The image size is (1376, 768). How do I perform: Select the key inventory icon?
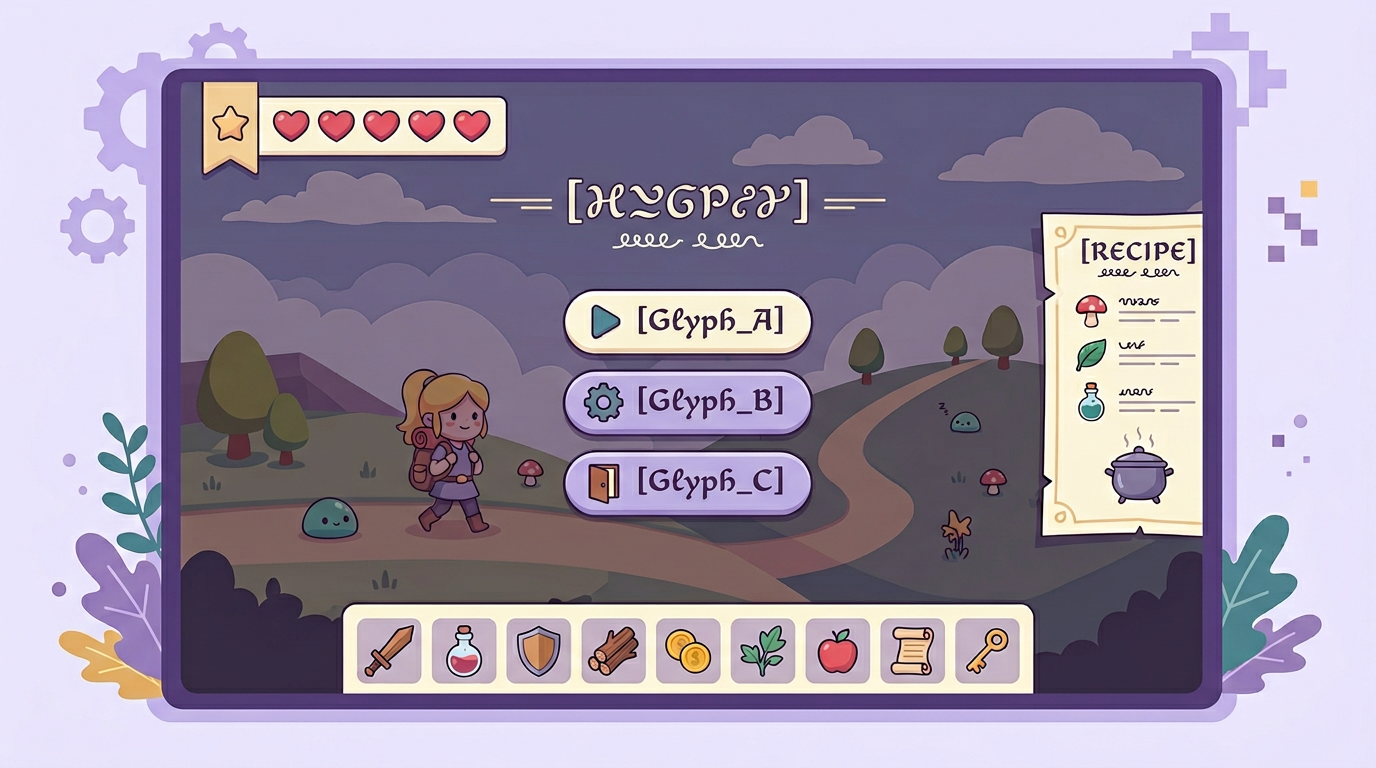pyautogui.click(x=987, y=651)
